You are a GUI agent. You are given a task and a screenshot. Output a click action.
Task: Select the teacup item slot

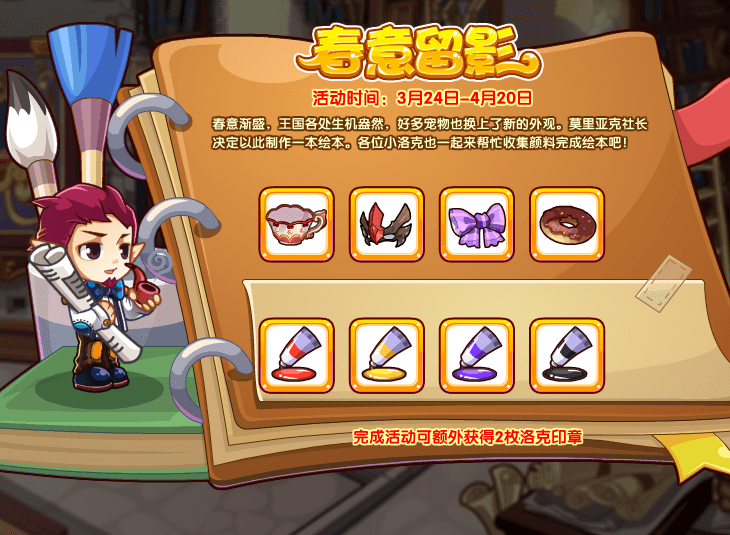coord(296,225)
